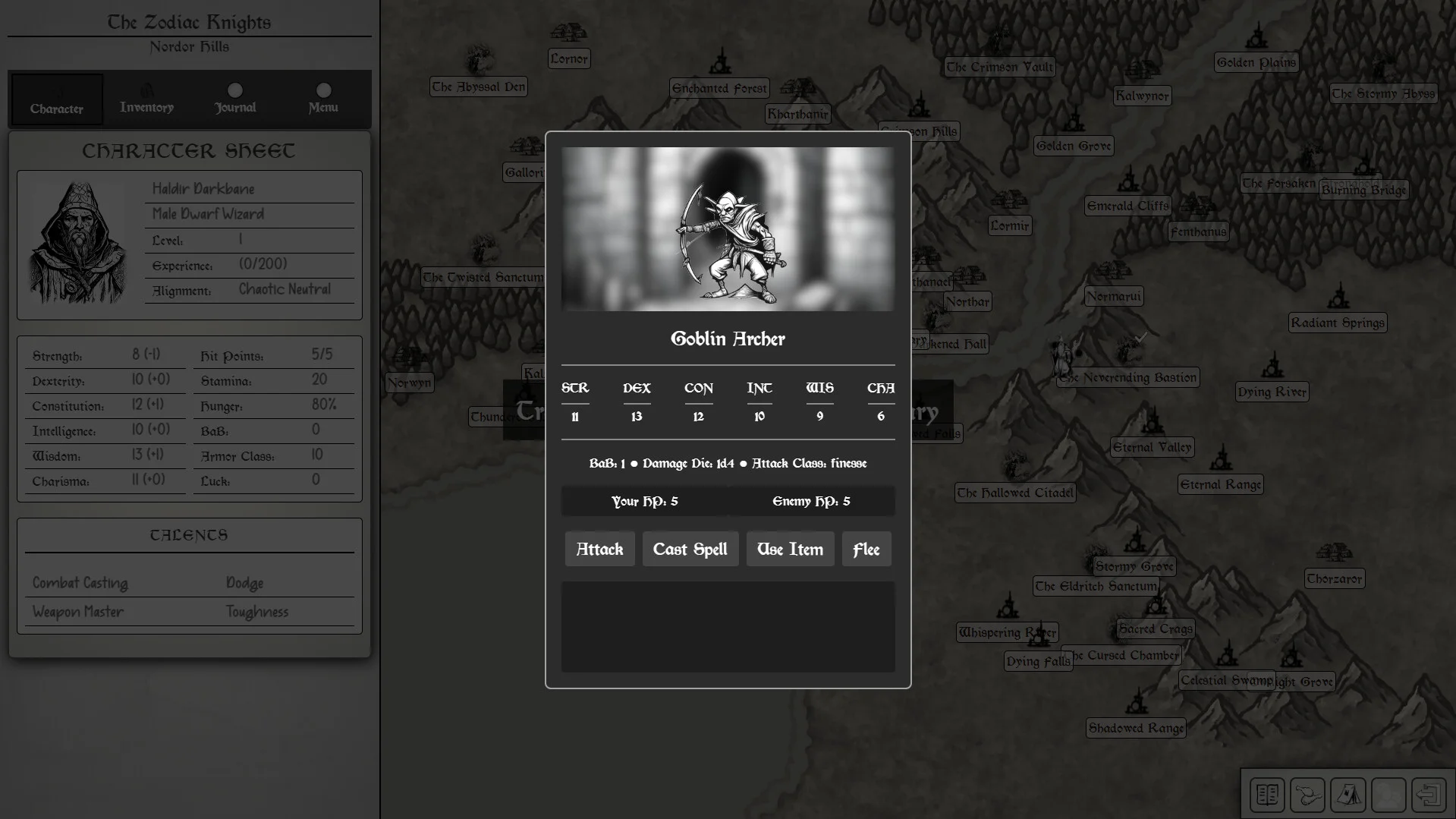Select the Use Item combat option
This screenshot has width=1456, height=819.
[x=790, y=549]
